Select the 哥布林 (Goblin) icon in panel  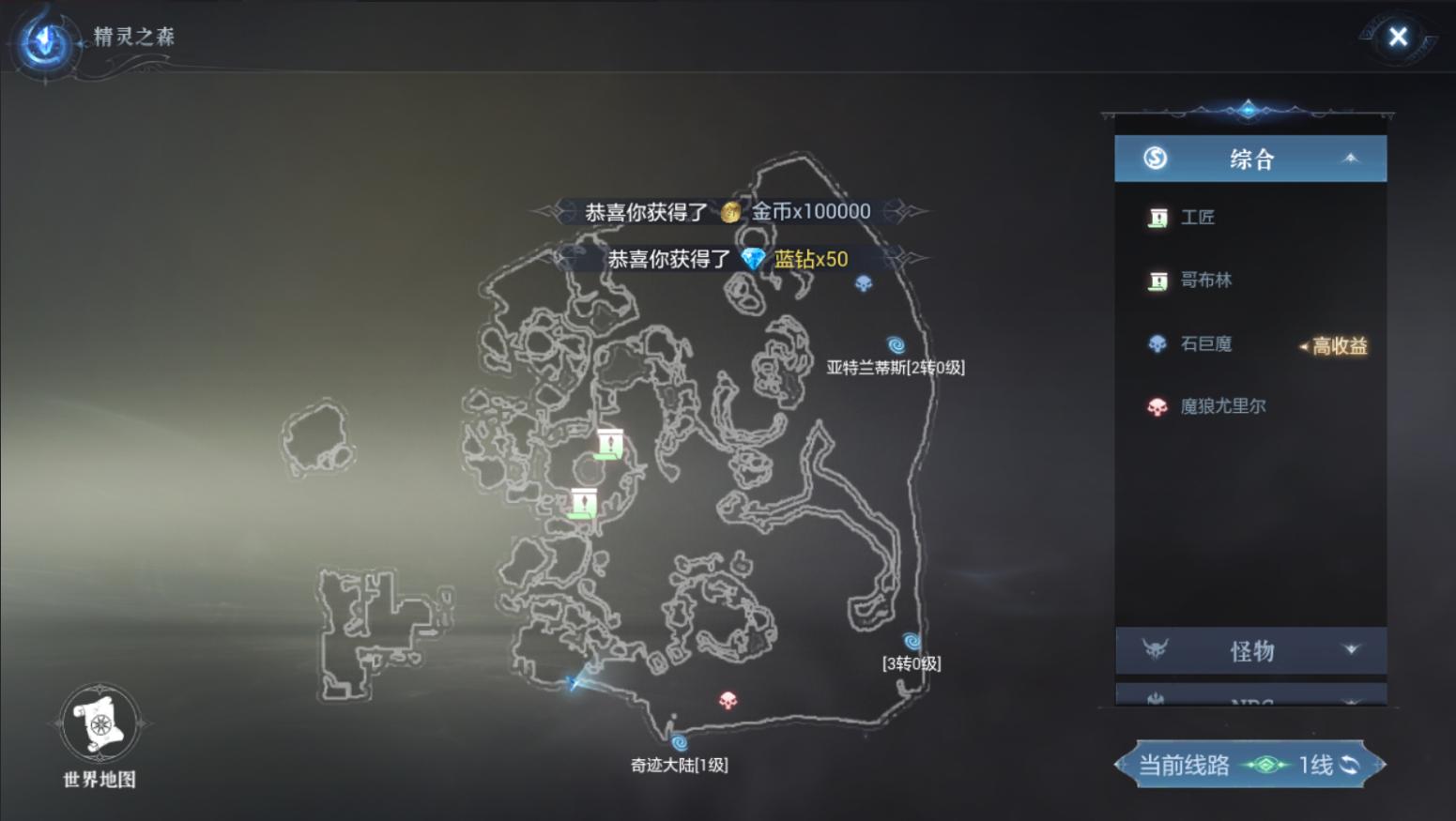click(x=1156, y=281)
